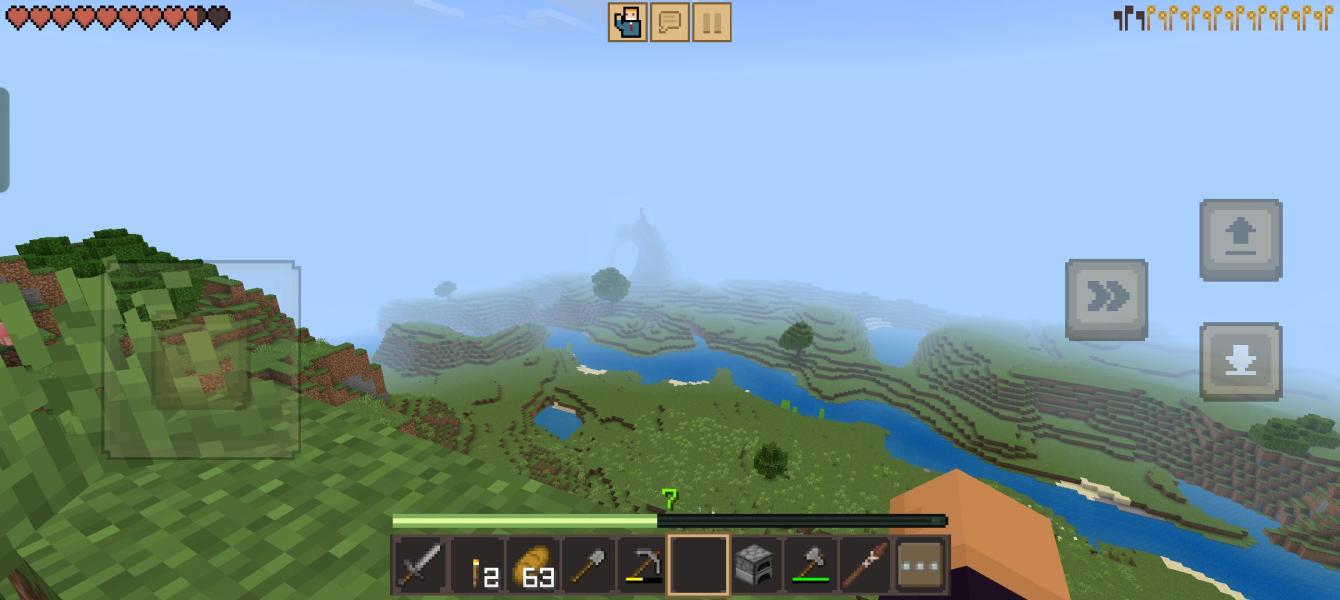The width and height of the screenshot is (1340, 600).
Task: Open the inventory with the three-dot button
Action: [921, 566]
